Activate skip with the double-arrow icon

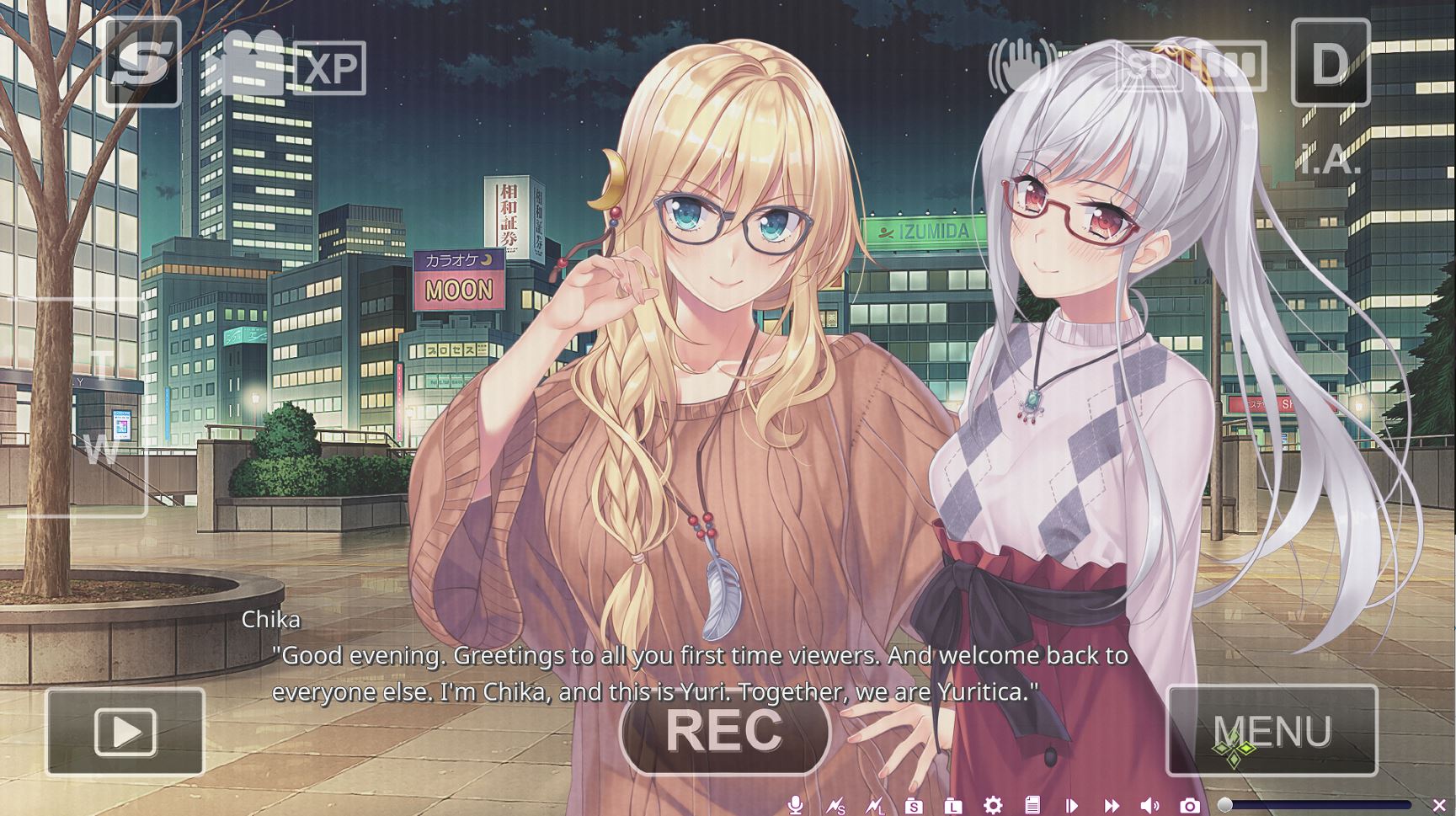tap(1112, 806)
